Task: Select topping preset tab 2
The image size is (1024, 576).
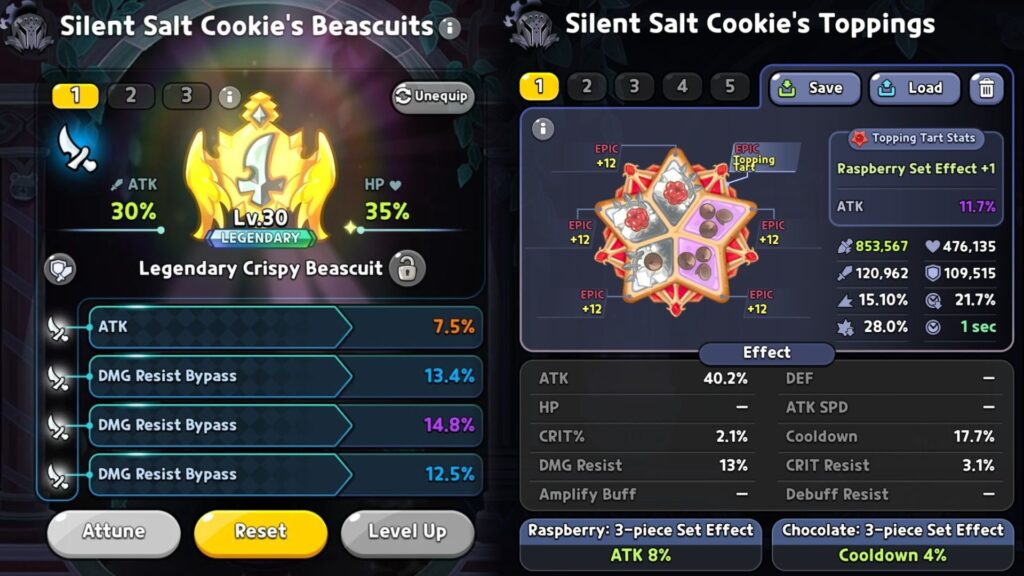Action: point(587,87)
